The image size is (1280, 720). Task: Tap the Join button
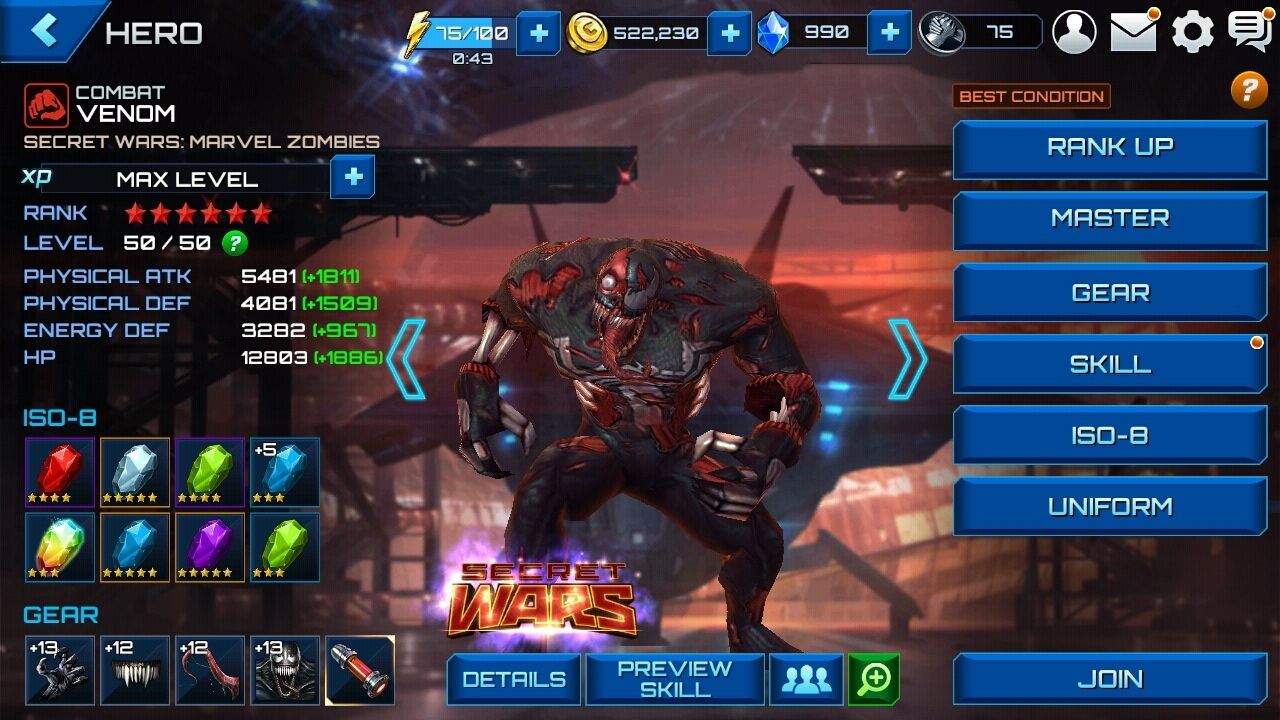(x=1110, y=680)
